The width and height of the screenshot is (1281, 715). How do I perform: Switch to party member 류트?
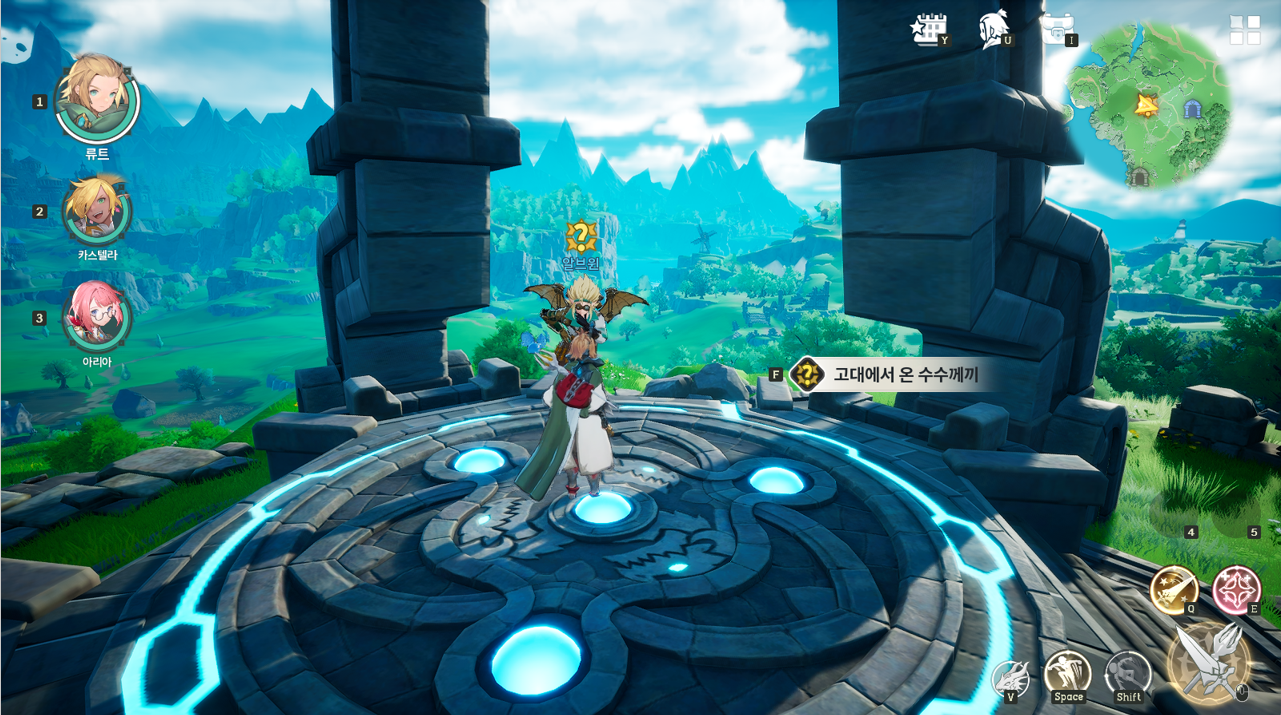coord(96,99)
